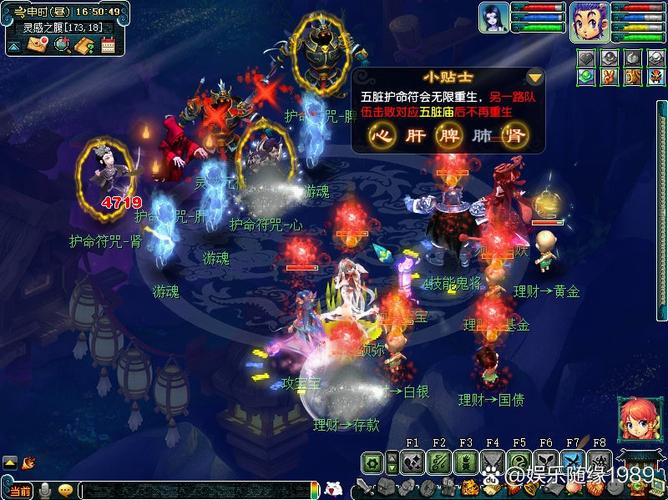Activate the F3 skill slot
The image size is (668, 500).
click(466, 462)
